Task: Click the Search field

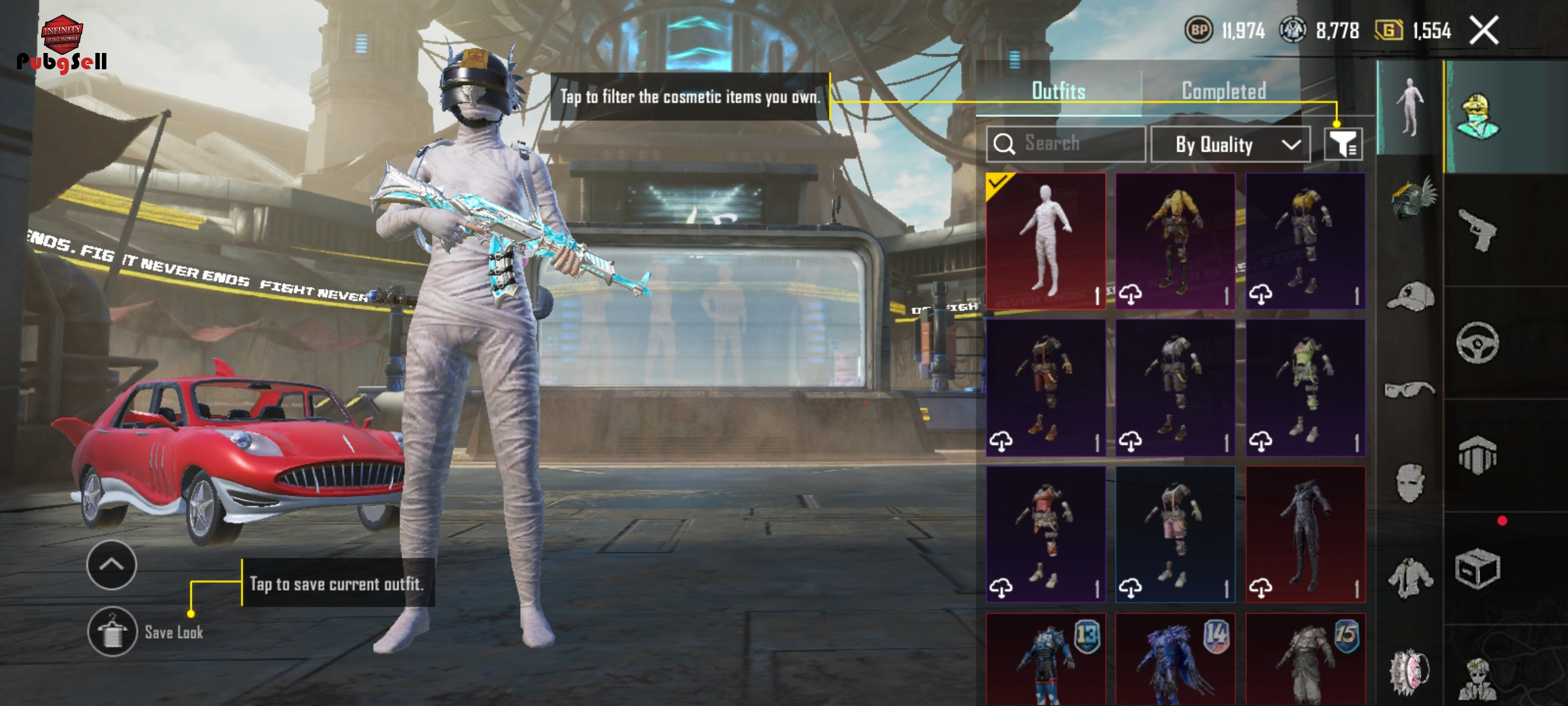Action: point(1066,144)
